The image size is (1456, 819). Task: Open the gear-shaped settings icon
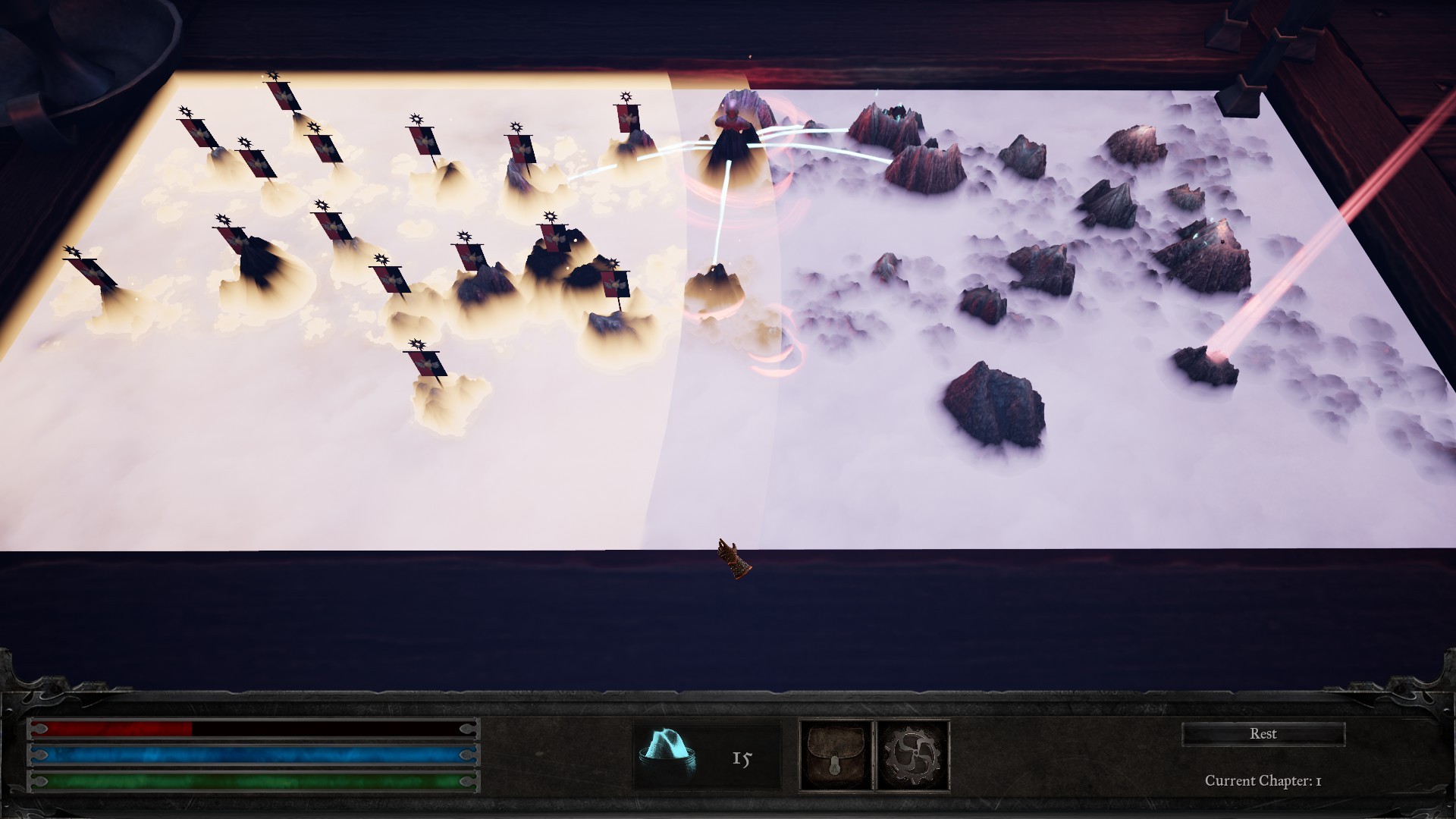point(913,756)
